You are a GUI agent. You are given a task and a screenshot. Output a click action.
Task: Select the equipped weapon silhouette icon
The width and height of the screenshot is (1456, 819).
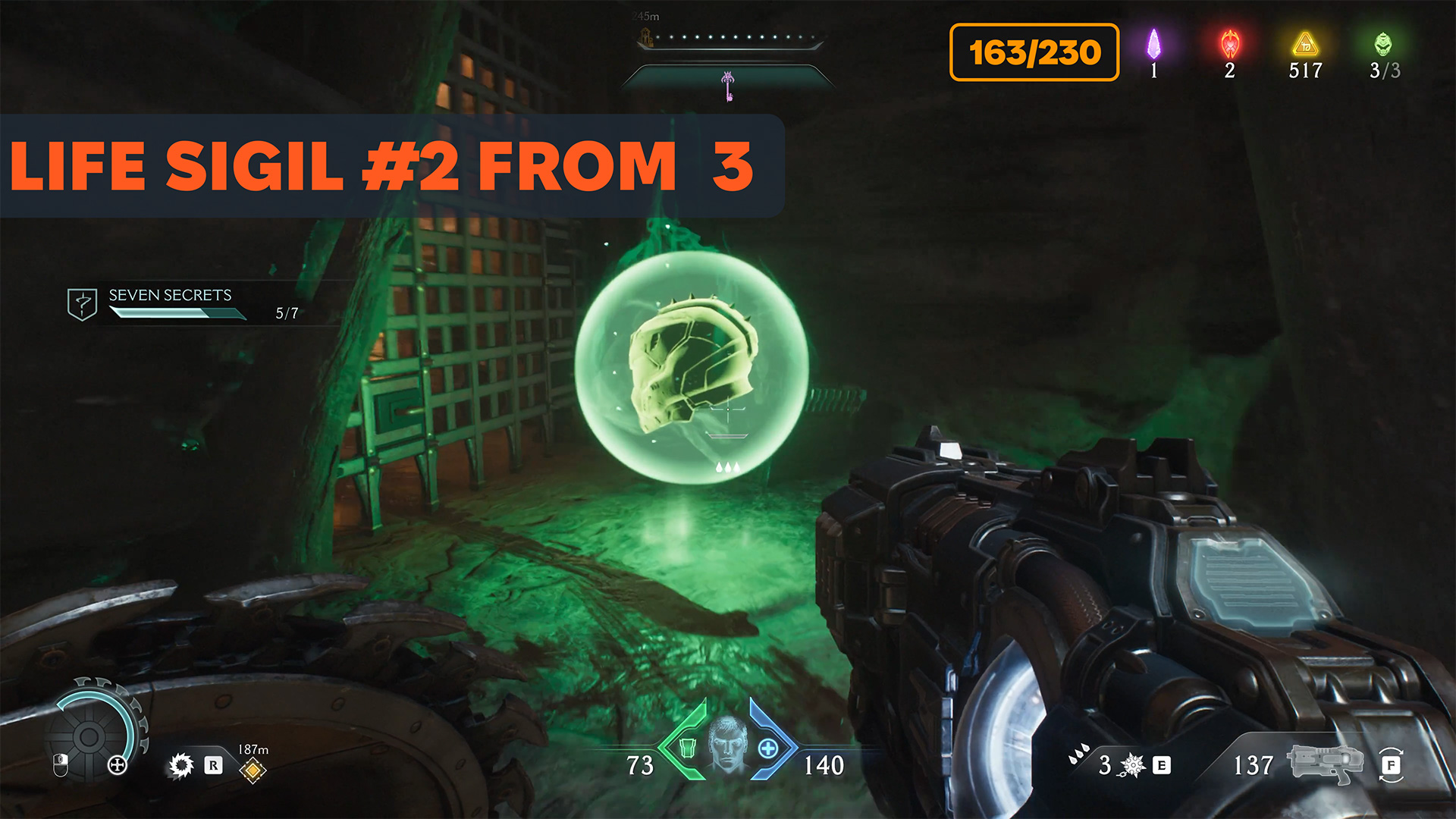pos(1324,764)
